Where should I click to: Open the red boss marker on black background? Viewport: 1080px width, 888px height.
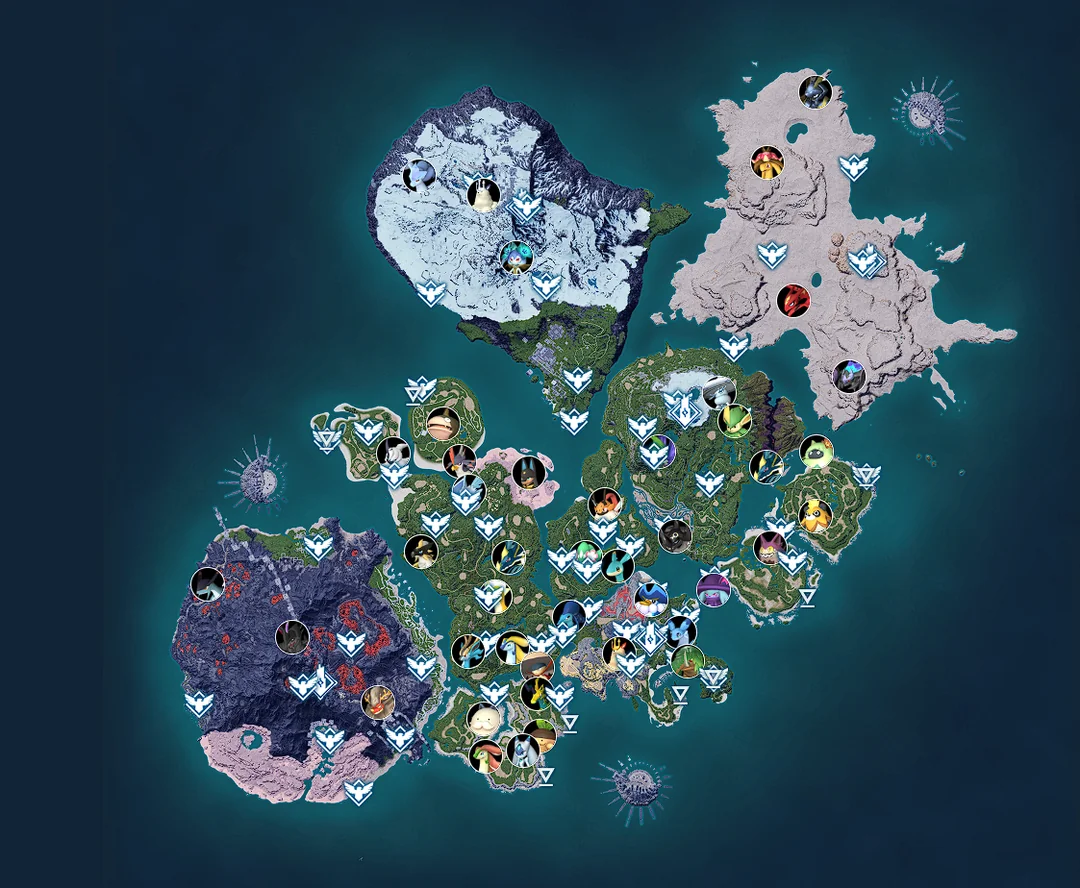pos(794,299)
